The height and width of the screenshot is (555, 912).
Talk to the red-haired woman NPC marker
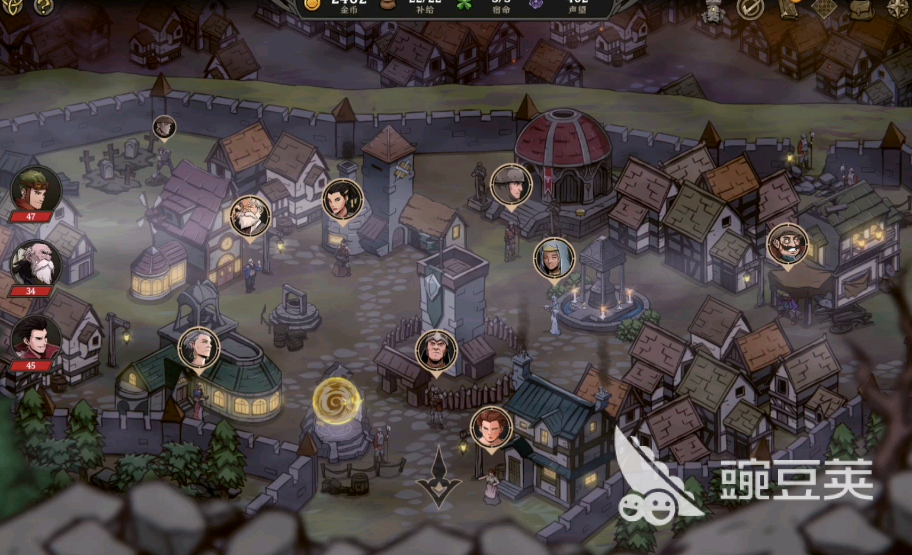(490, 426)
